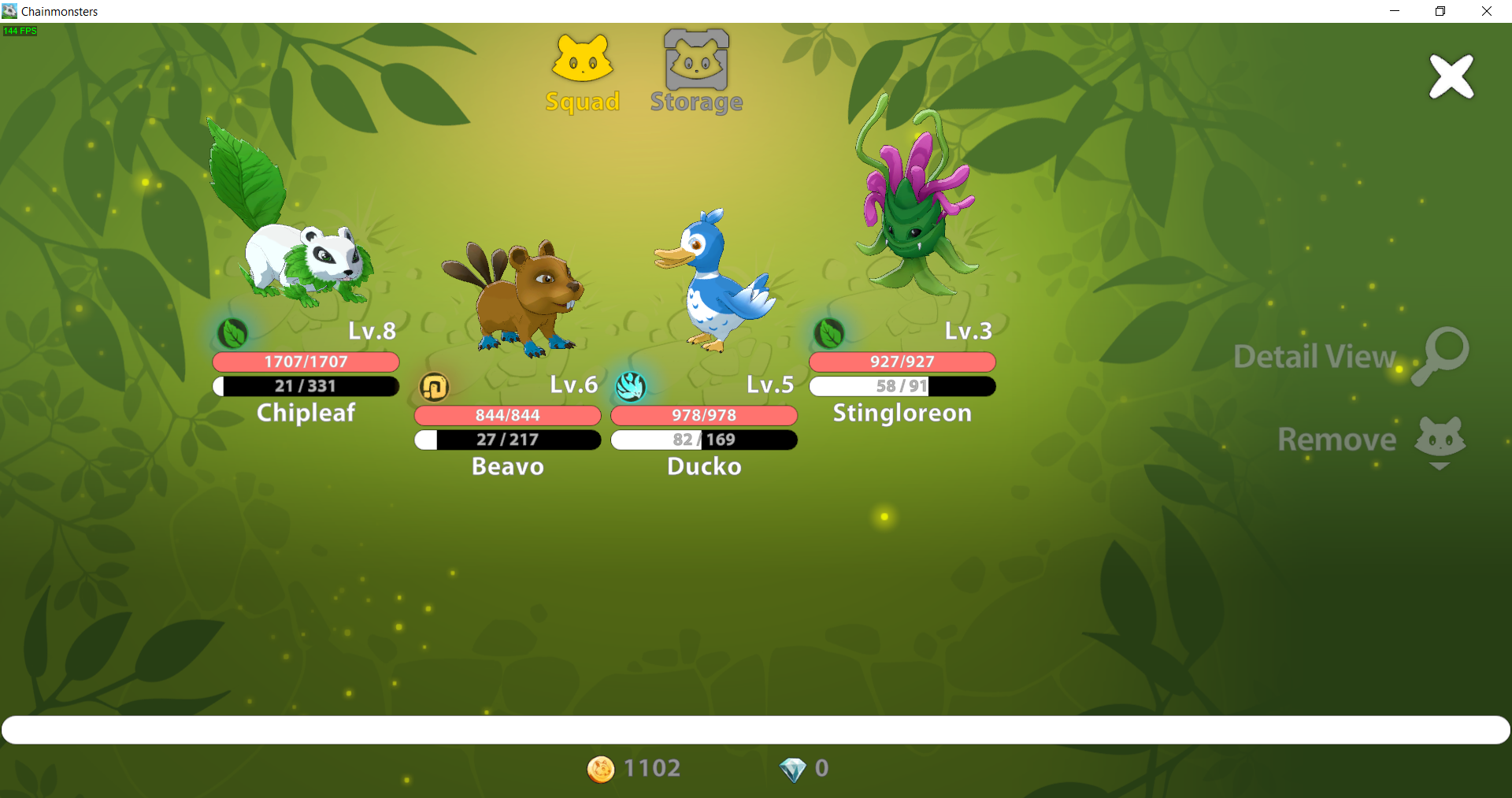This screenshot has width=1512, height=798.
Task: Close the squad screen with the X
Action: click(1451, 76)
